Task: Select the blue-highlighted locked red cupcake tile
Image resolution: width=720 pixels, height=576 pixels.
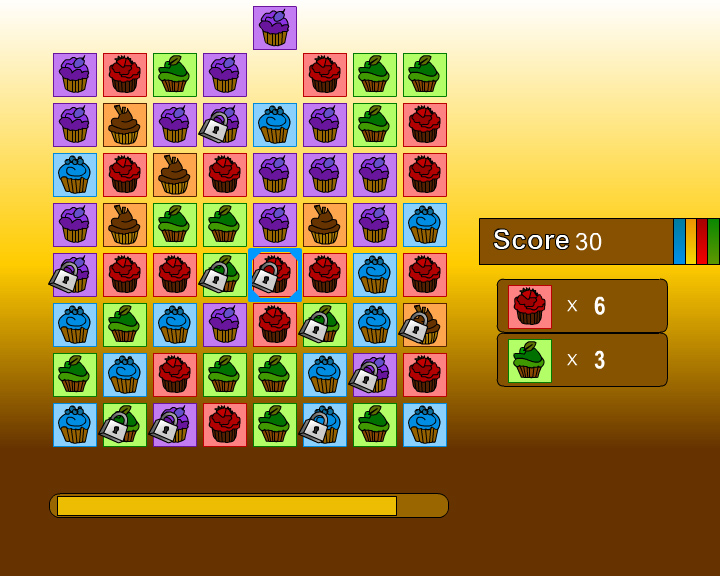Action: 274,275
